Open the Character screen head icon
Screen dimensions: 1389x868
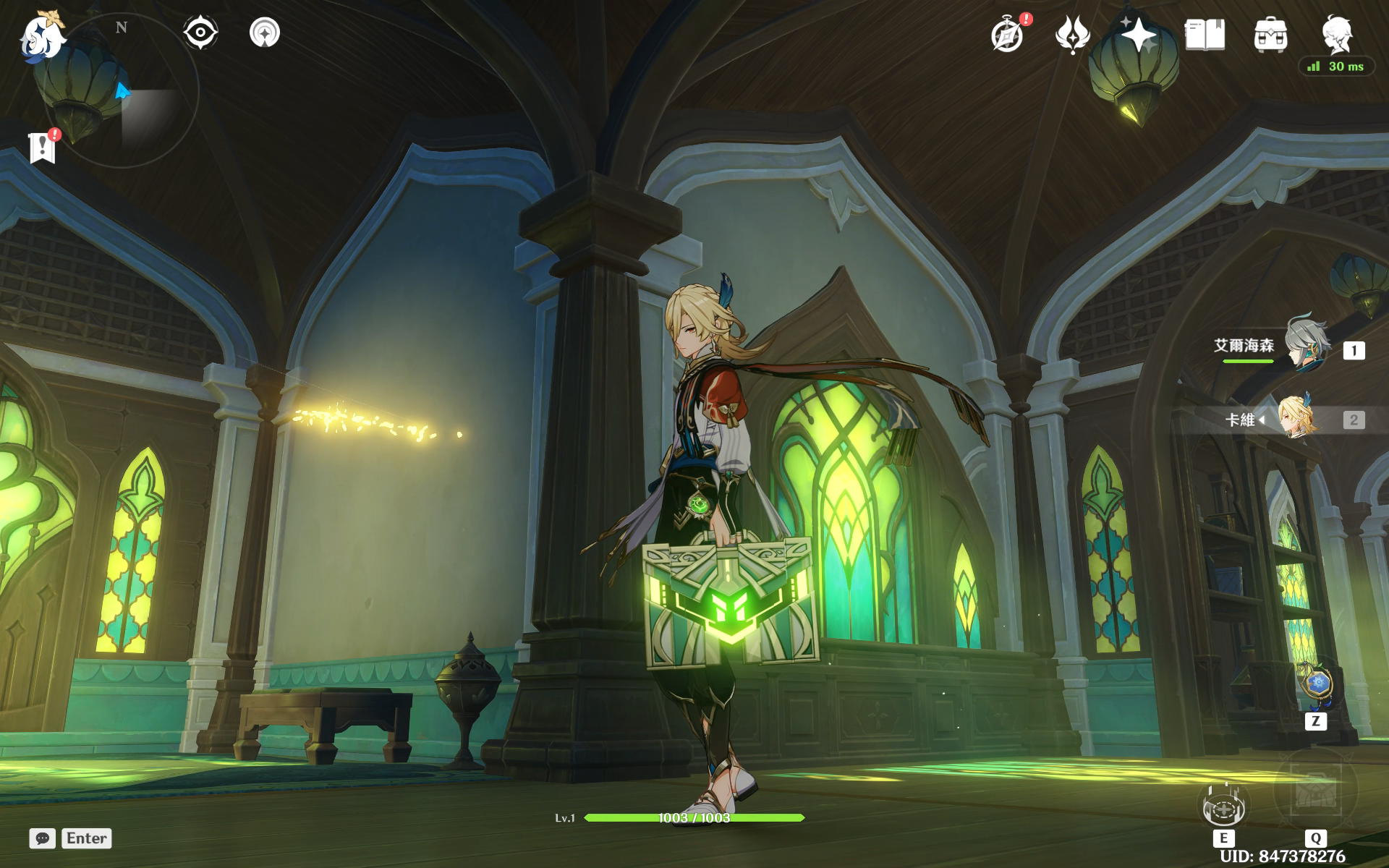[1335, 35]
